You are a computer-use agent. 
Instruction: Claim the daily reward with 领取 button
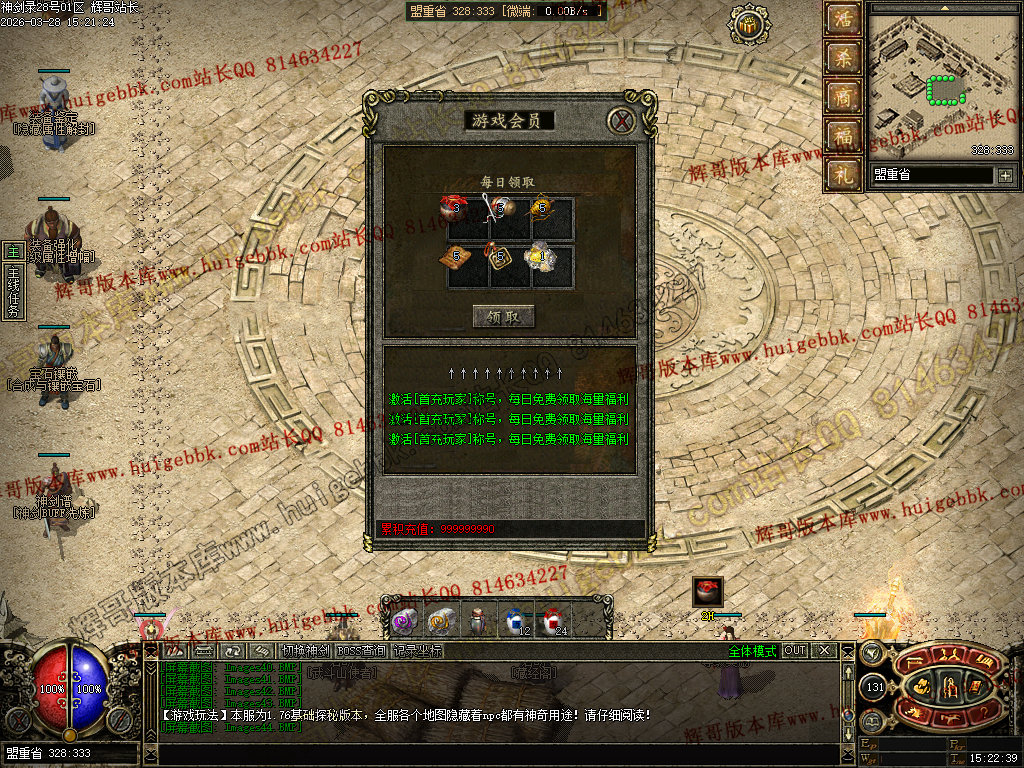[x=504, y=317]
